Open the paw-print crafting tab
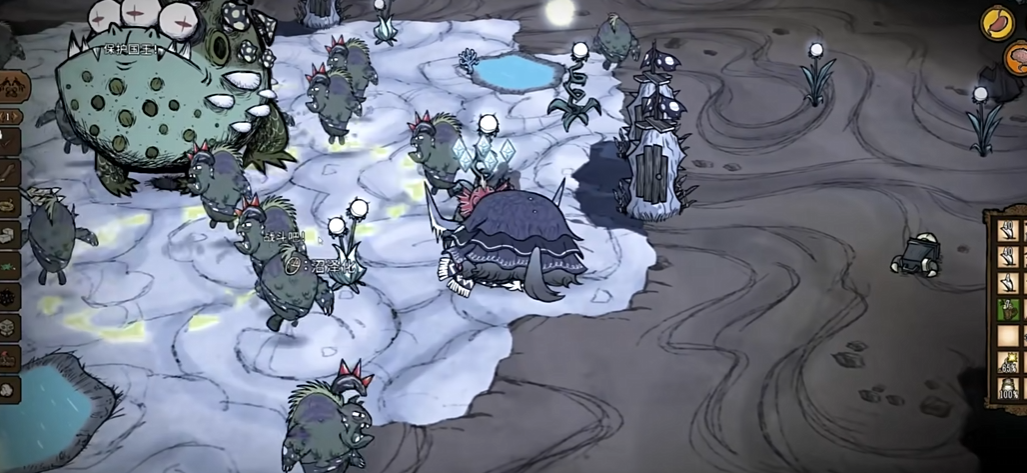Viewport: 1027px width, 473px height. pyautogui.click(x=12, y=87)
